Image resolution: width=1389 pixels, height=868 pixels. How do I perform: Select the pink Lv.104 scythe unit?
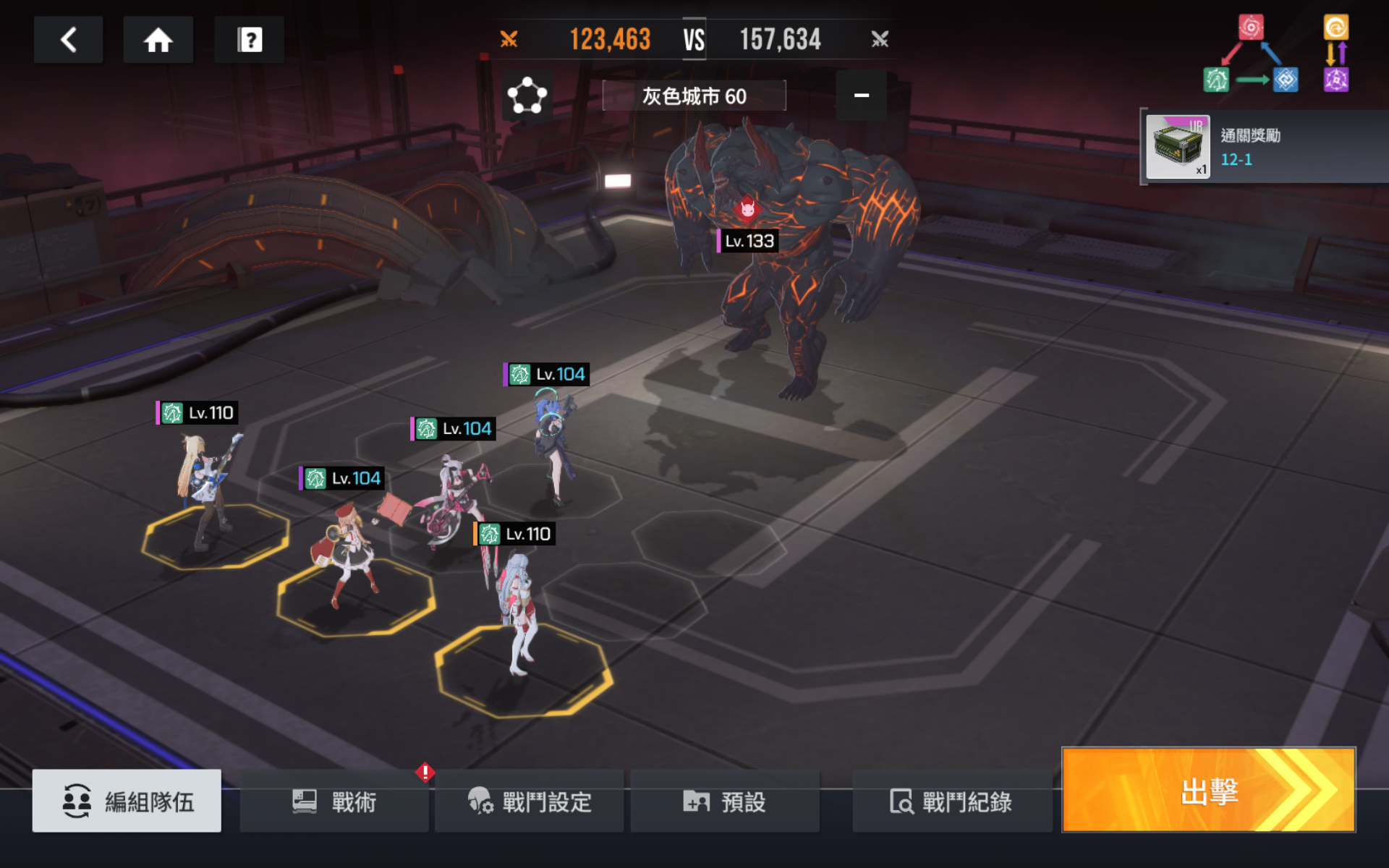point(452,499)
